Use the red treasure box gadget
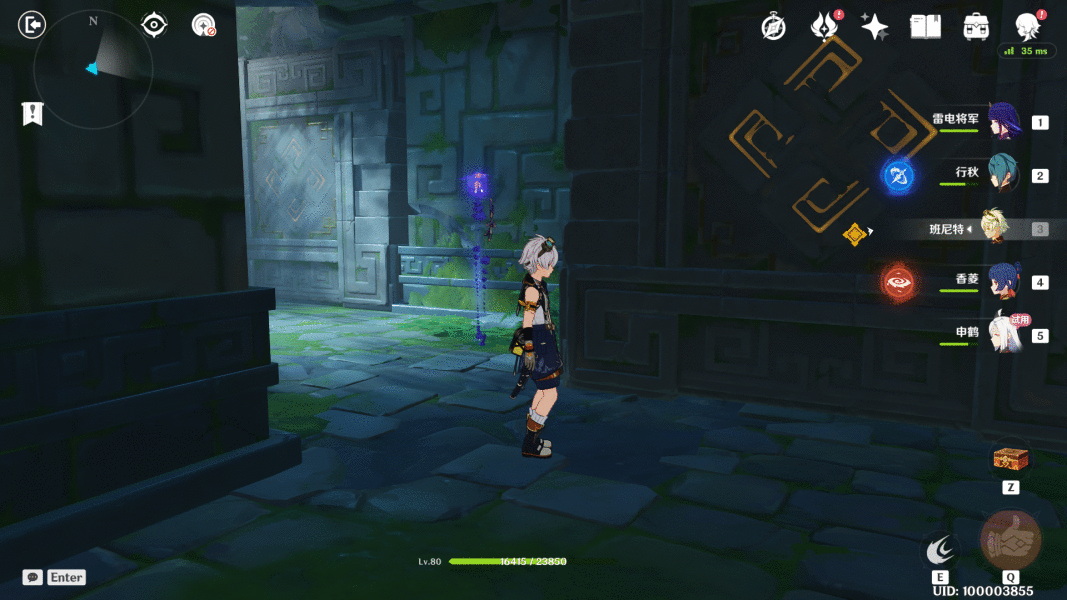1067x600 pixels. [1010, 459]
